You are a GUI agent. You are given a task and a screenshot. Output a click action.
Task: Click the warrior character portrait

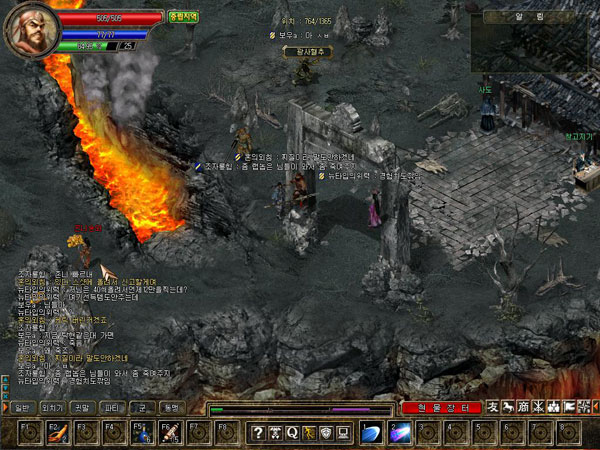[x=28, y=30]
